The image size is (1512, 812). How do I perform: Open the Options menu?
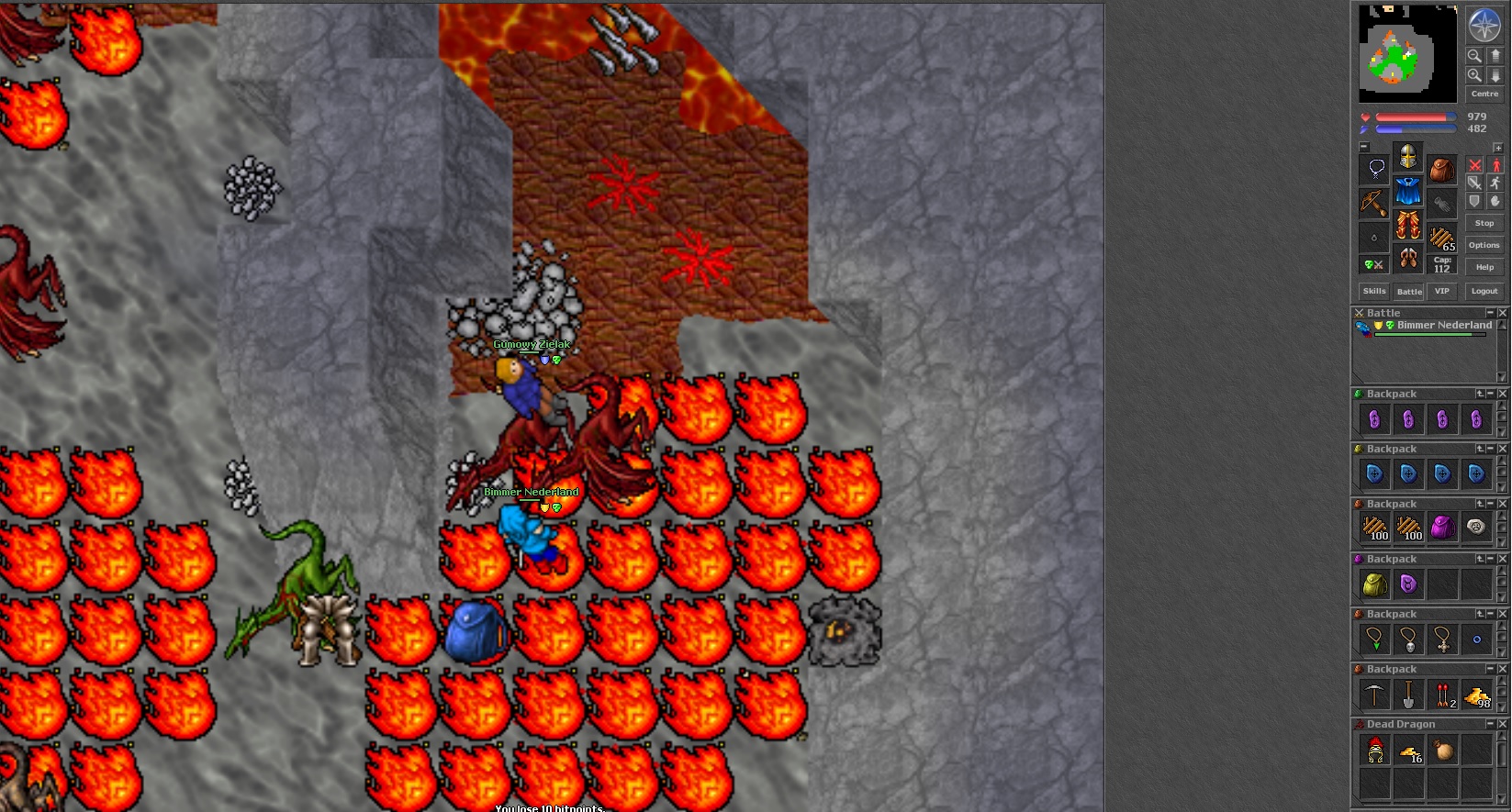(1484, 245)
